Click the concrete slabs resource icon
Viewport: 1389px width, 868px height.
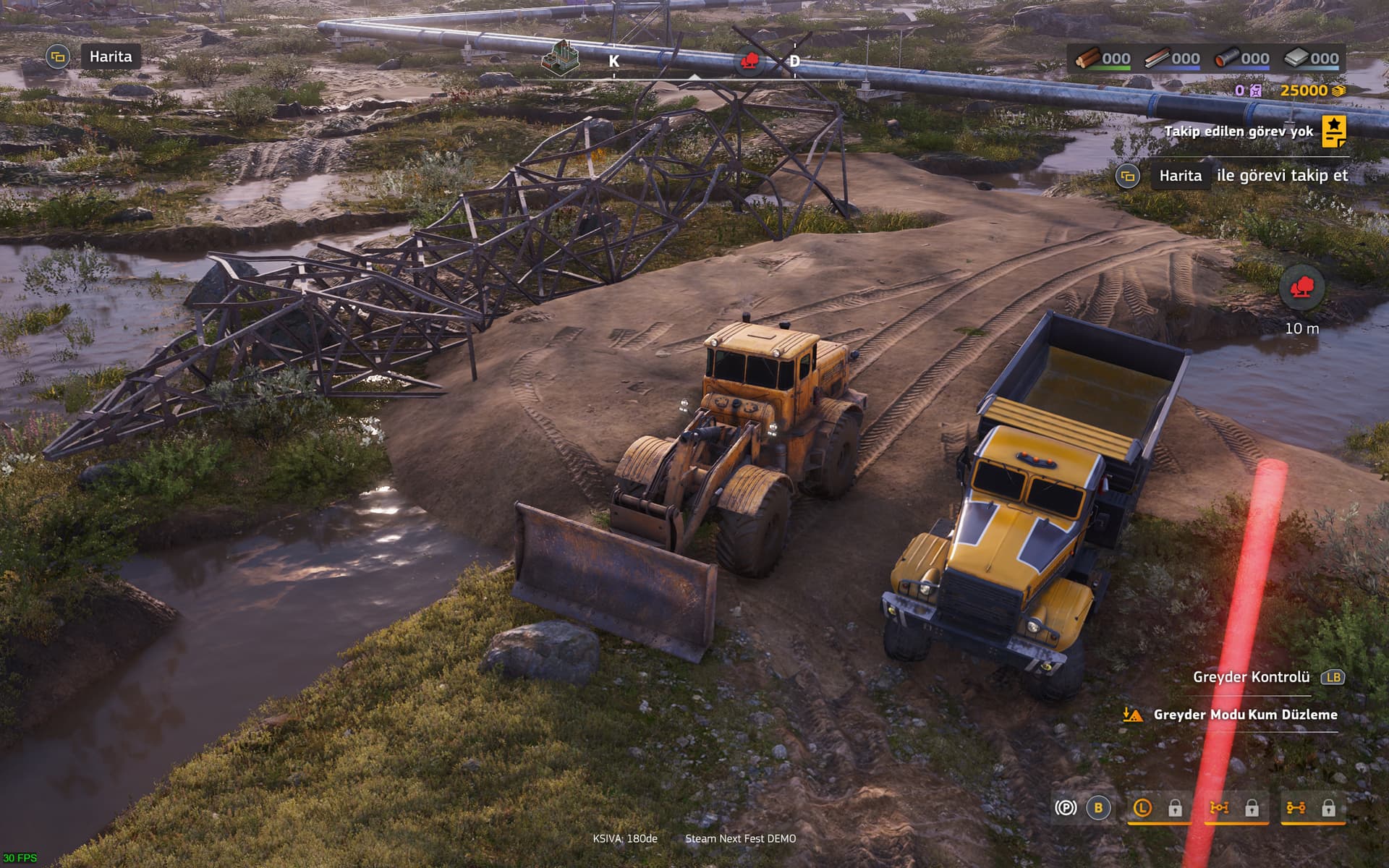point(1296,58)
